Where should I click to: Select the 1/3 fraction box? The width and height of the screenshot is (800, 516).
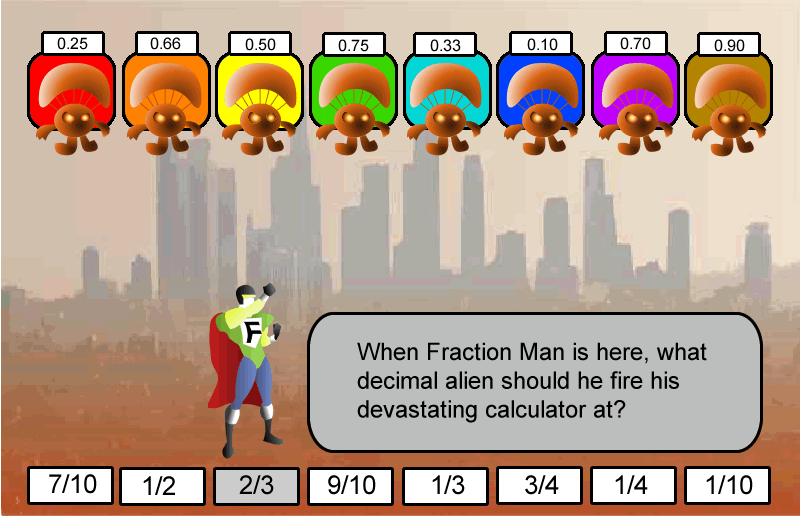[446, 487]
